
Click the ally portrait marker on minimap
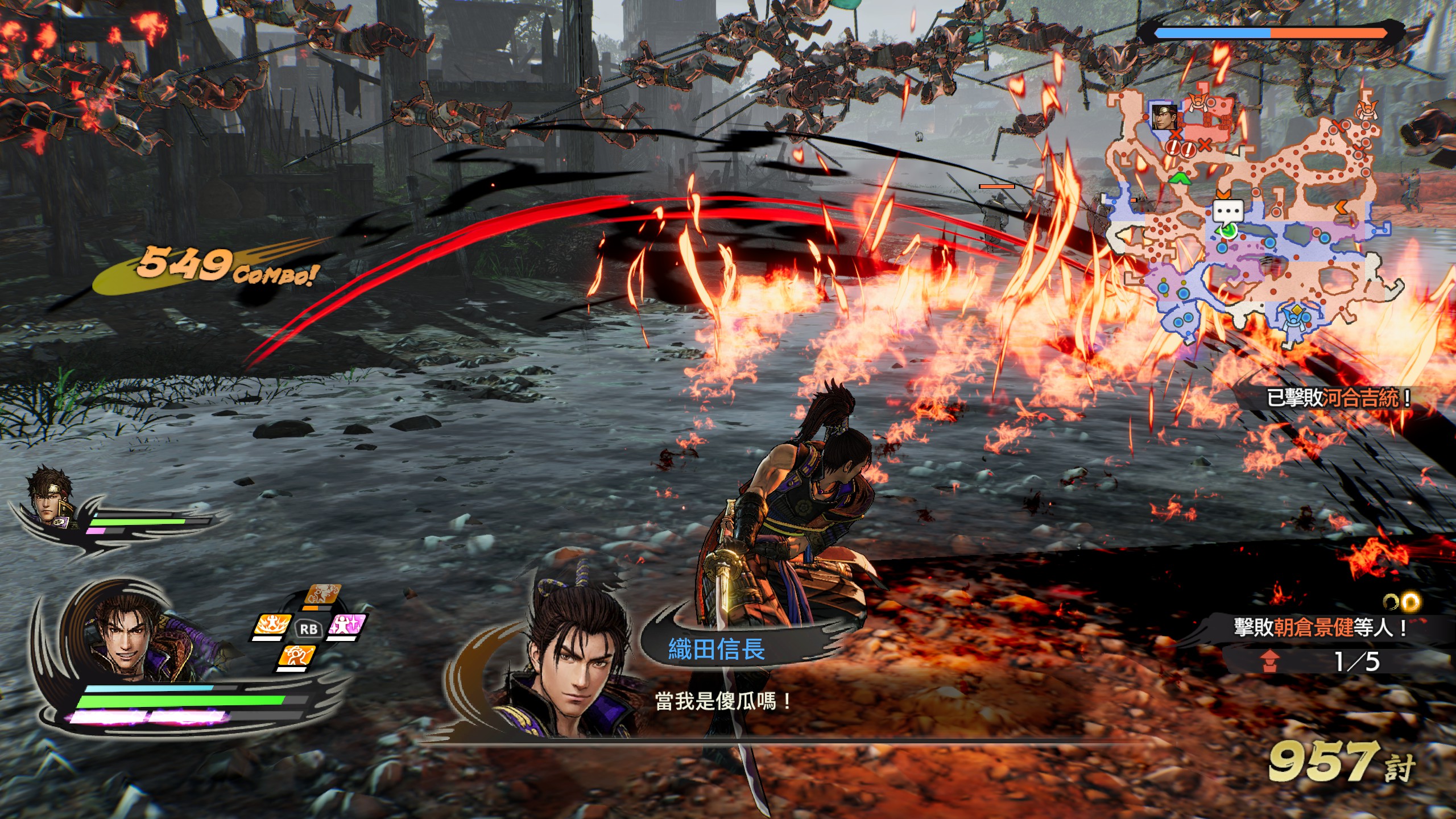pyautogui.click(x=1164, y=117)
